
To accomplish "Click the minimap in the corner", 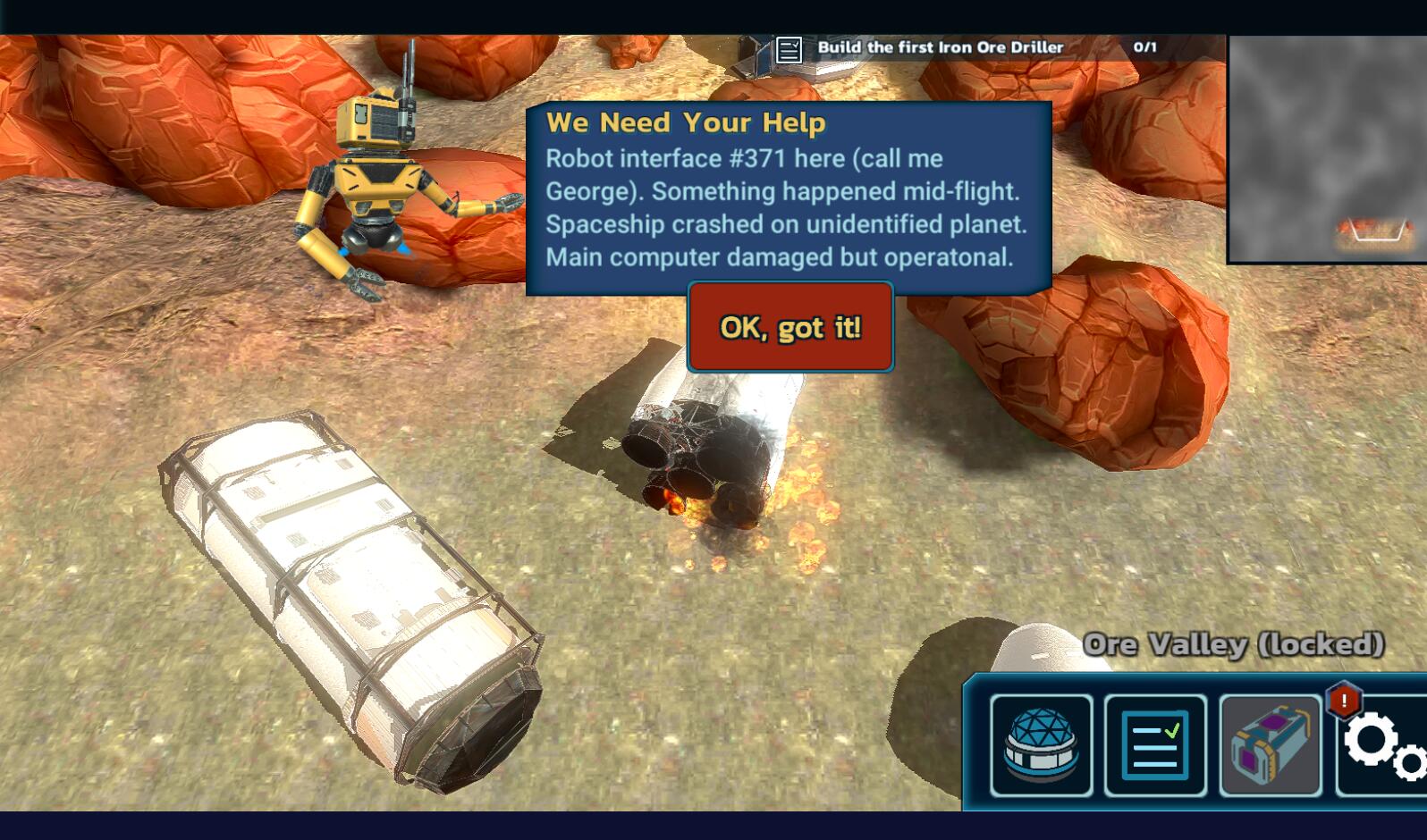I will pyautogui.click(x=1327, y=149).
